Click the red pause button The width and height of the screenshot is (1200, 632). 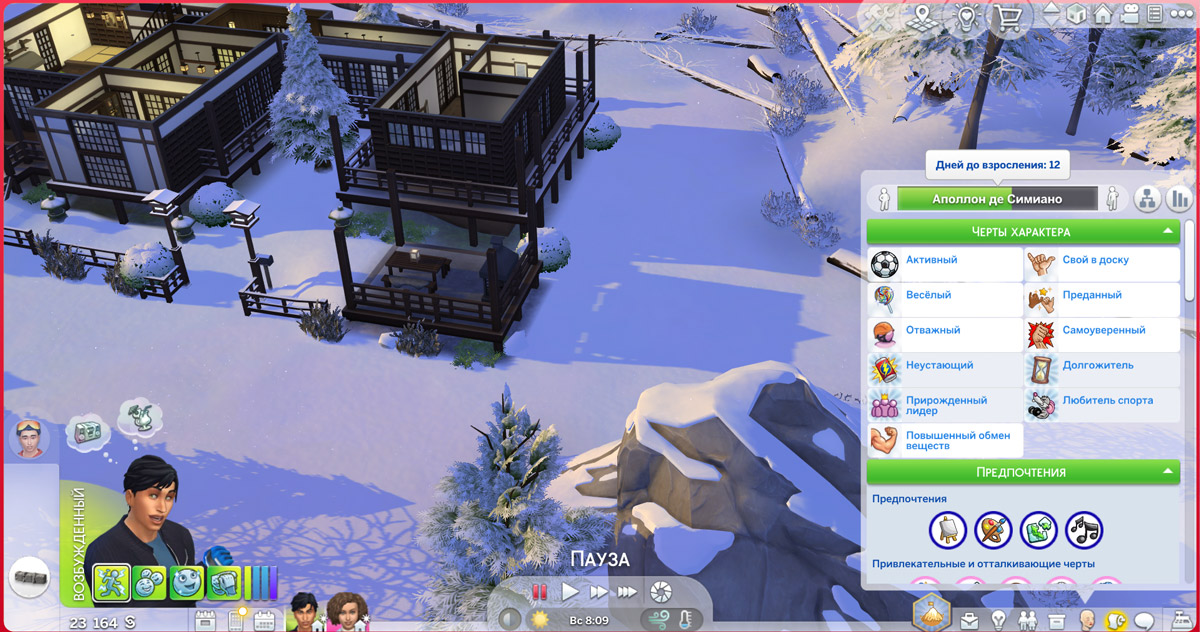click(x=540, y=591)
